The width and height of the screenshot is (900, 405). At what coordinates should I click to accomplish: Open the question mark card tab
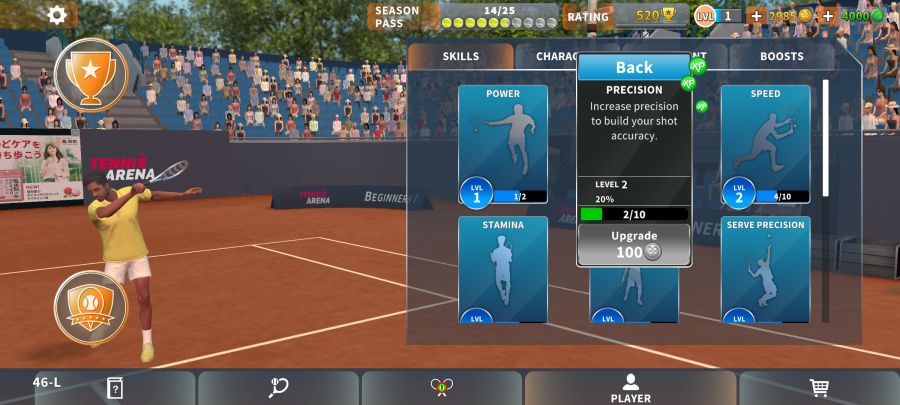point(115,388)
